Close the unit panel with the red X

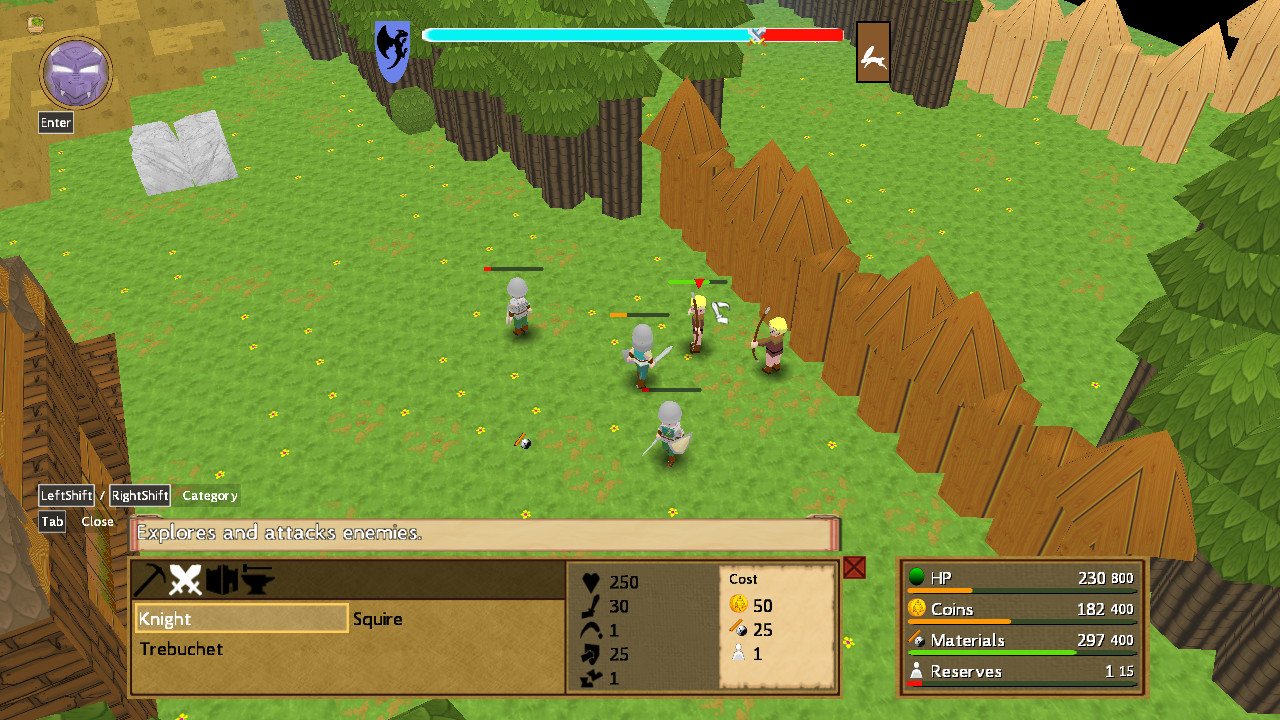(854, 567)
